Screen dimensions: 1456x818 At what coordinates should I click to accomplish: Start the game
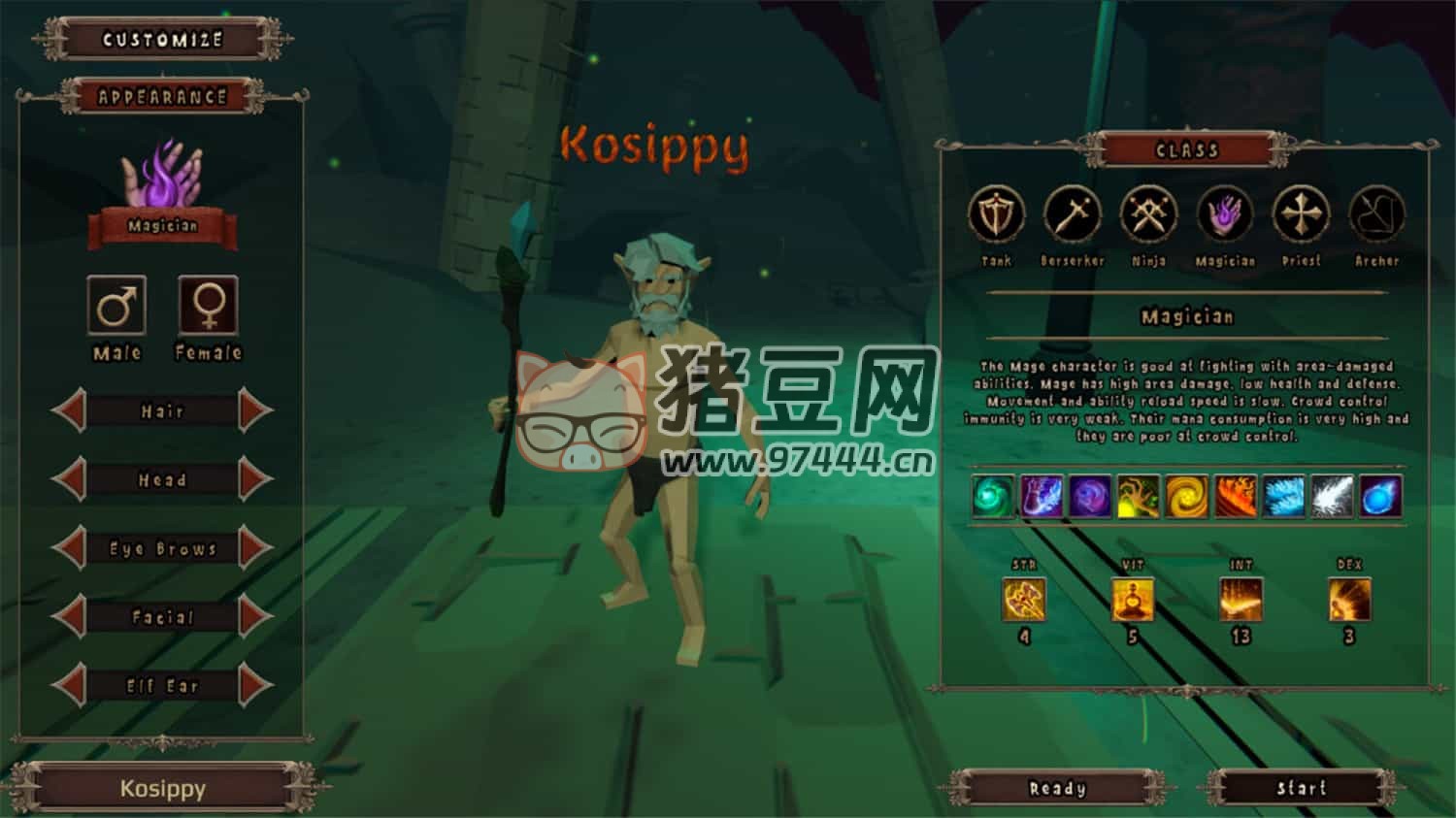click(1301, 789)
